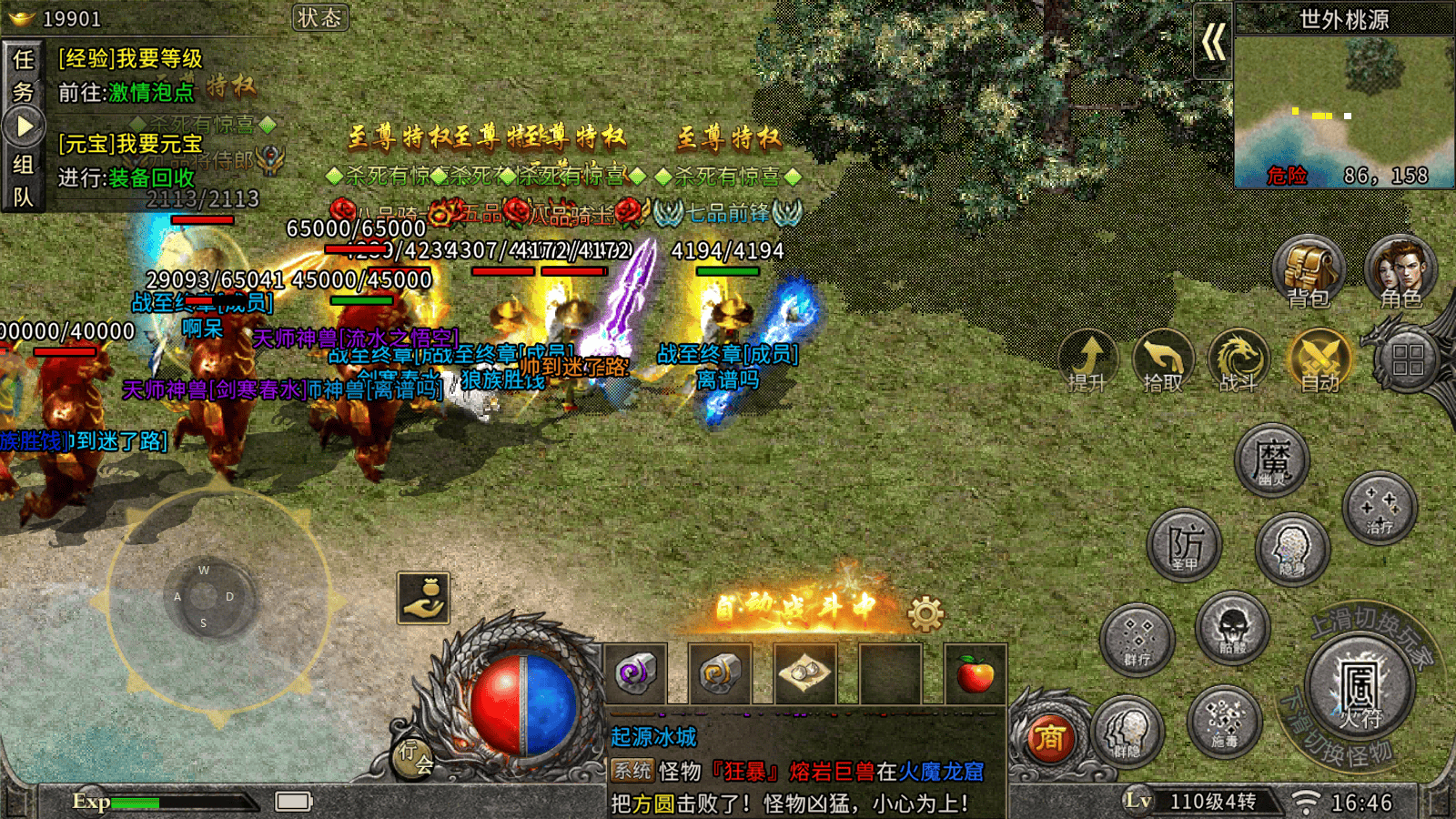
Task: Collapse the minimap with the double-arrow button
Action: click(x=1213, y=42)
